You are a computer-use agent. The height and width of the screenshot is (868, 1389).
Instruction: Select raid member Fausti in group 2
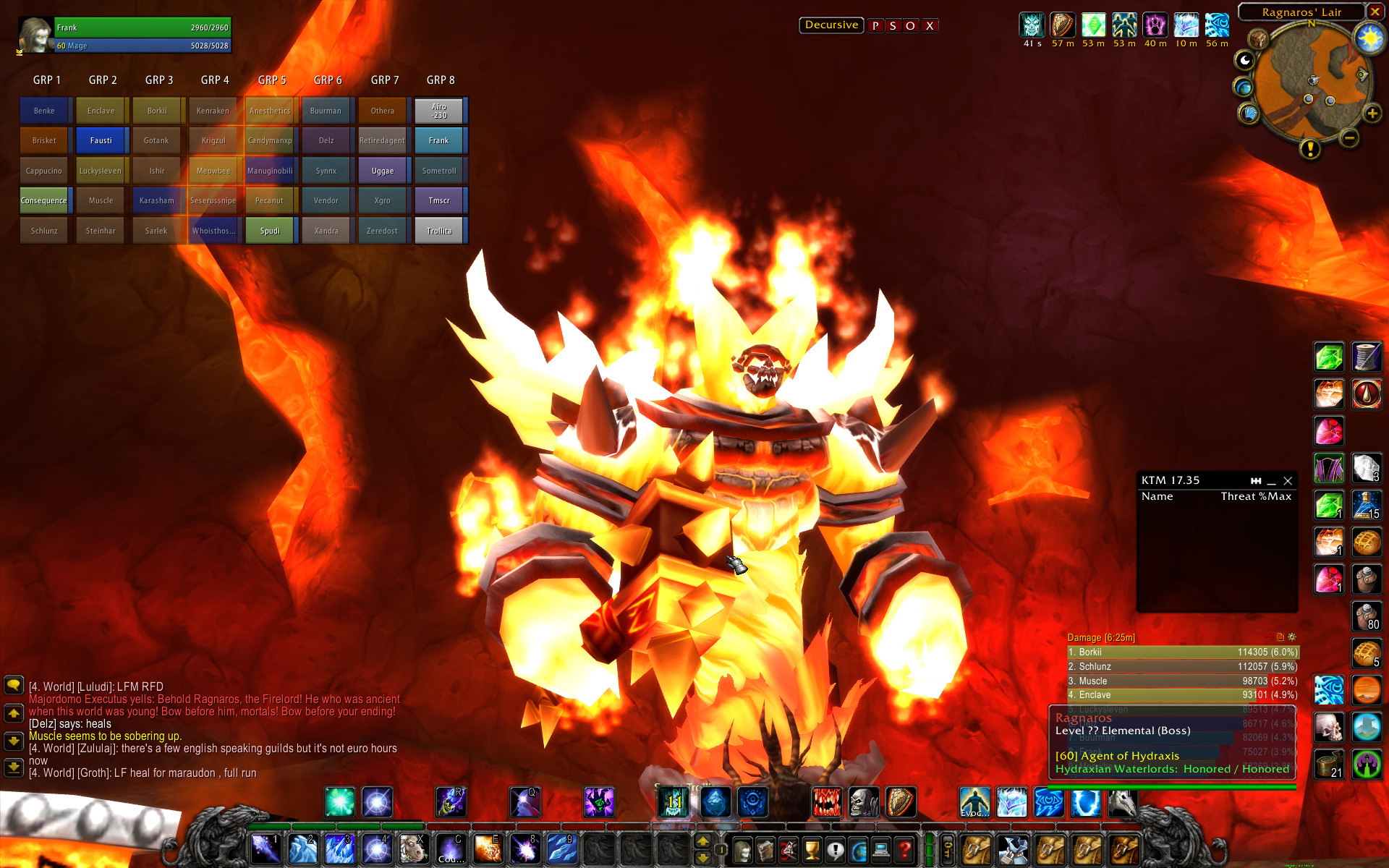coord(101,140)
